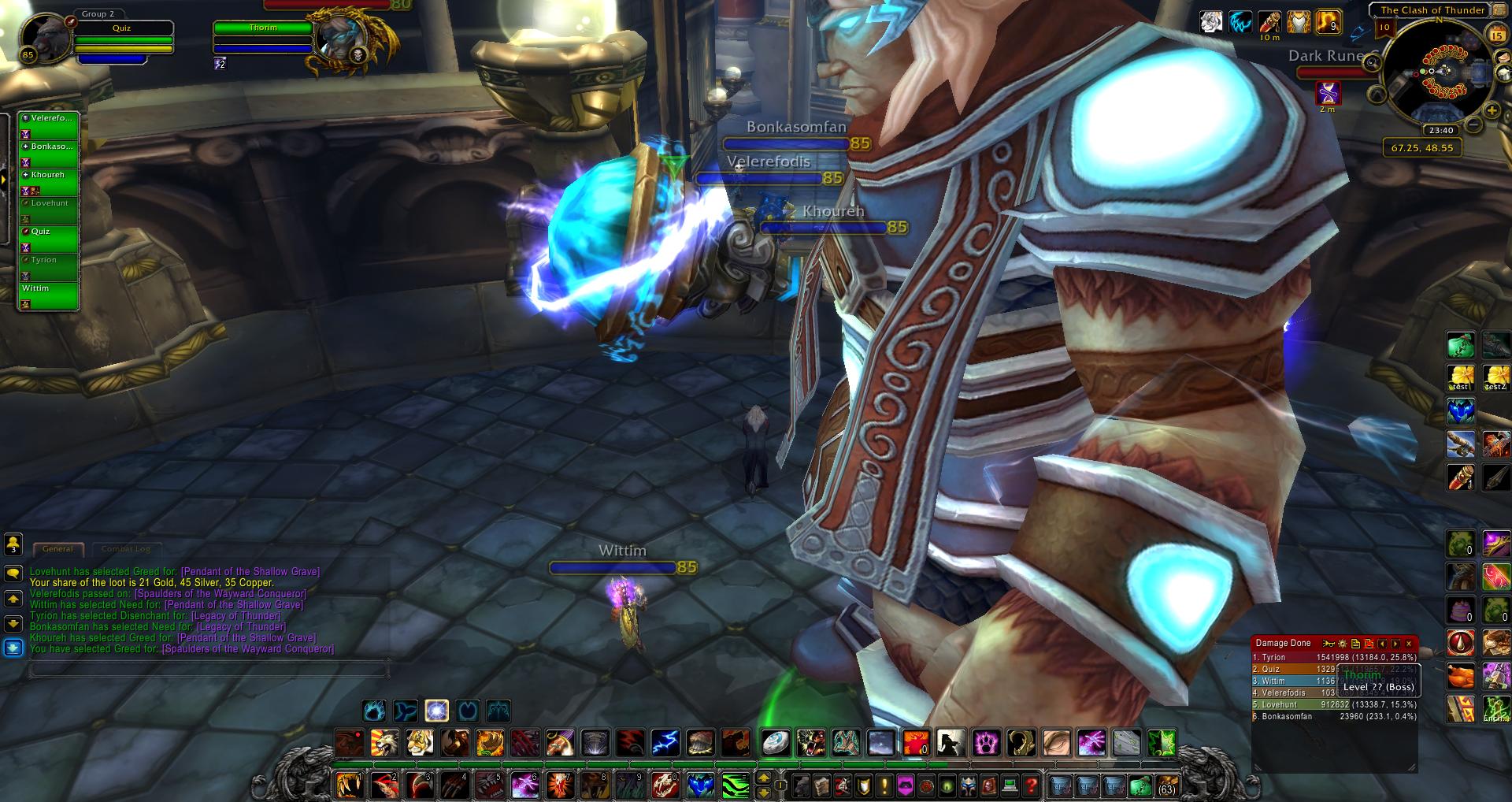Open the social friends button showing 3
The height and width of the screenshot is (802, 1512).
pyautogui.click(x=13, y=544)
